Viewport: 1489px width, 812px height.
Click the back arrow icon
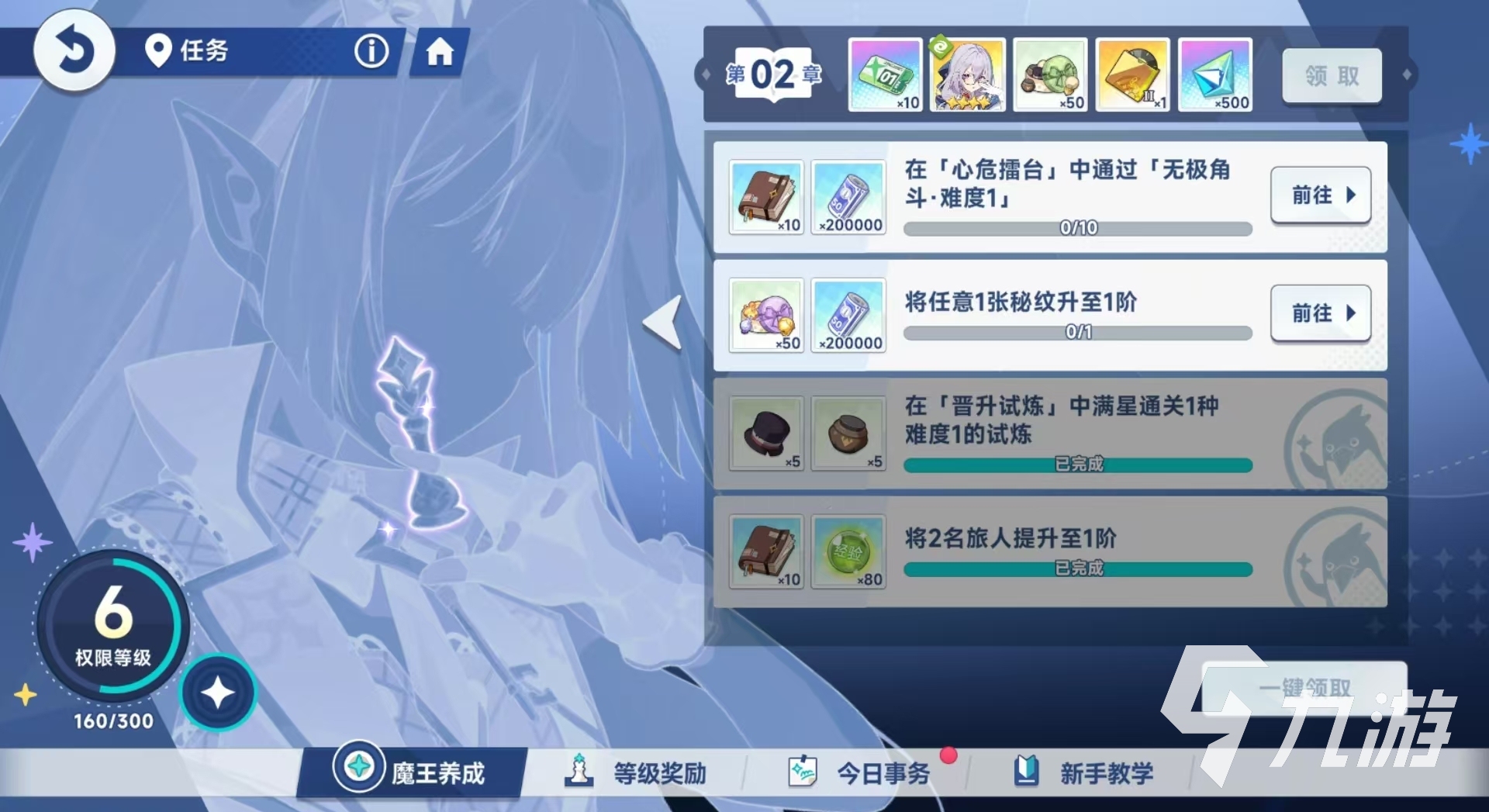coord(74,49)
